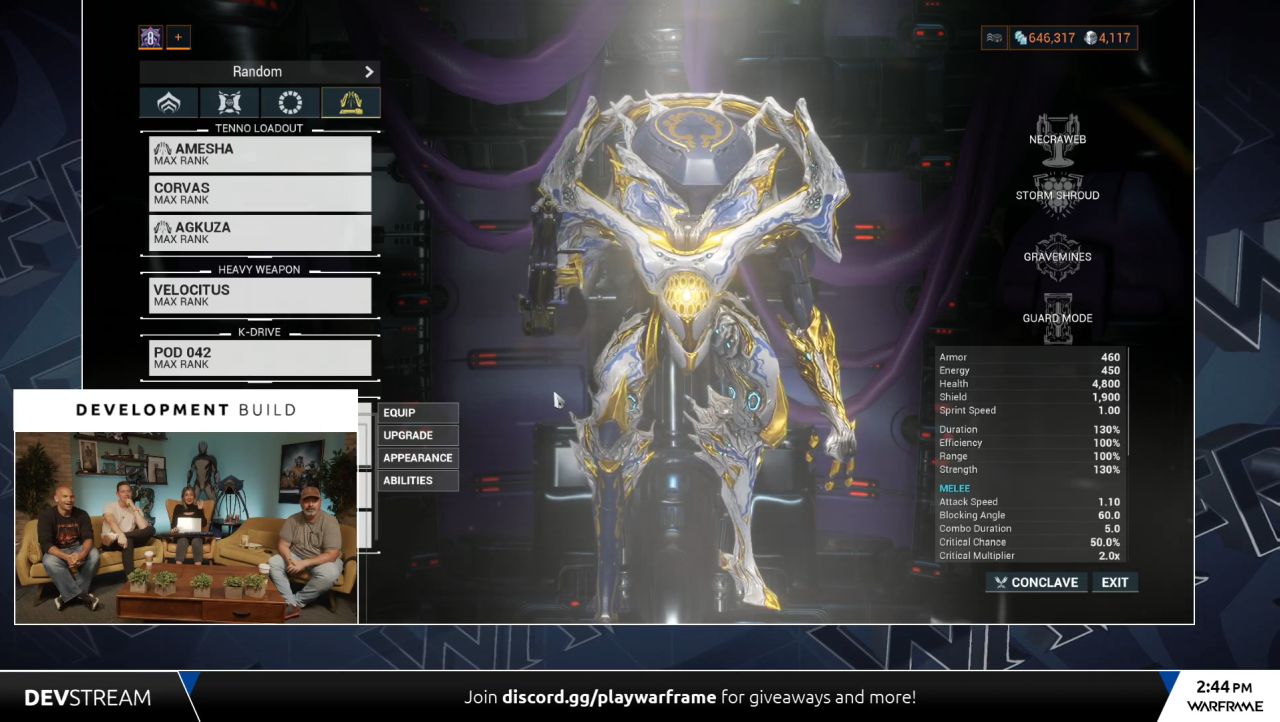Select the chevron rank loadout category icon

coord(168,102)
